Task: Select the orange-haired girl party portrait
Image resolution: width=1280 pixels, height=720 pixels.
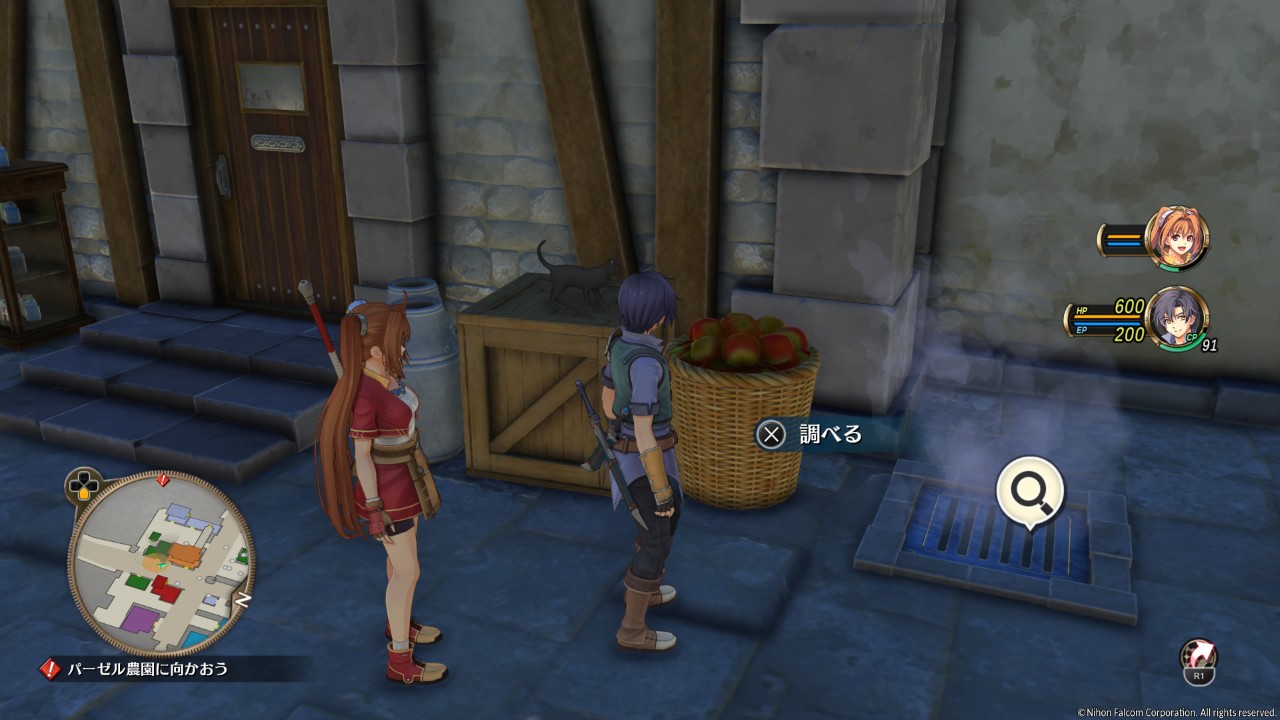Action: (1177, 238)
